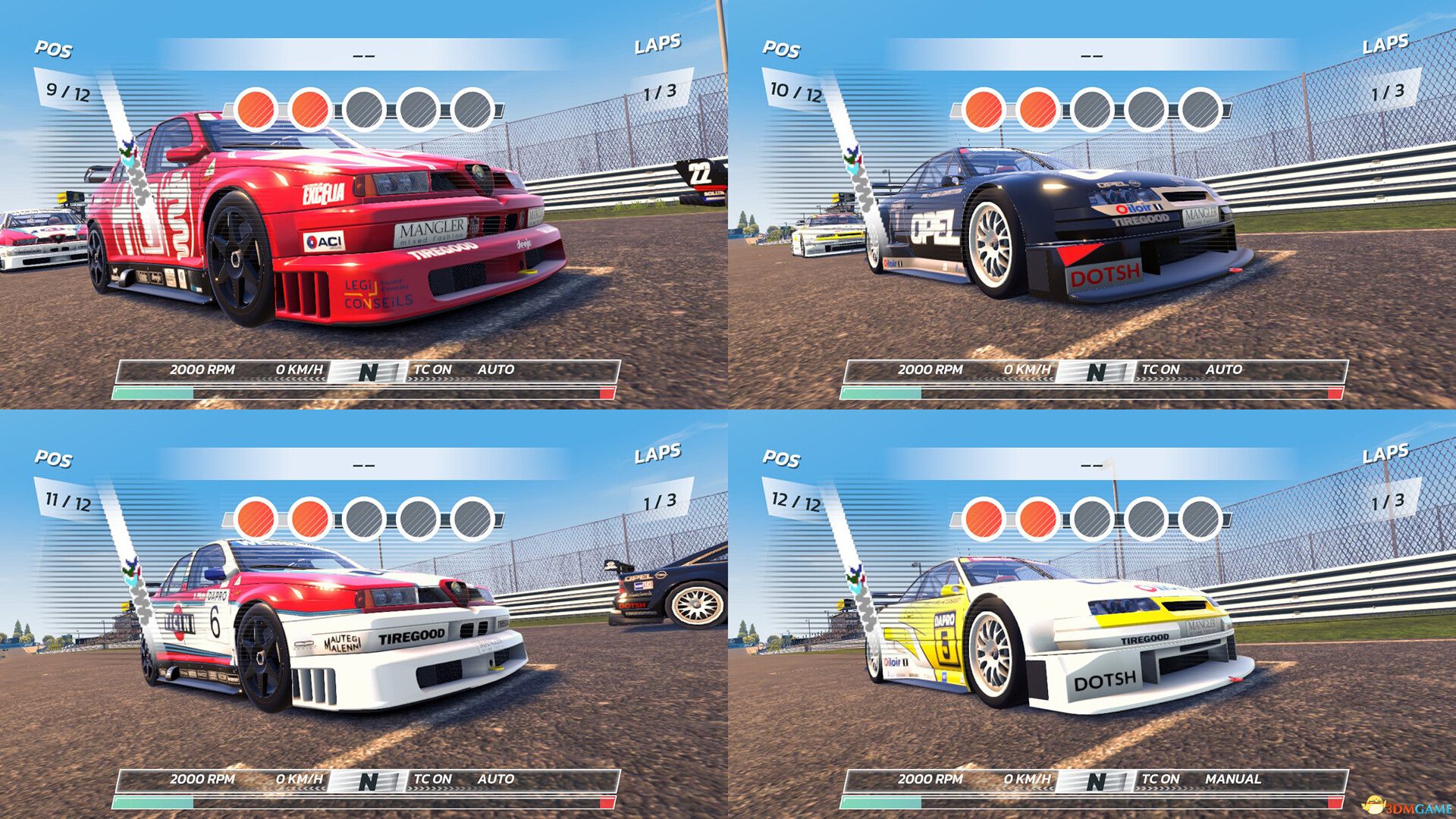Click the first red start light in top-left quadrant
This screenshot has height=819, width=1456.
click(256, 109)
